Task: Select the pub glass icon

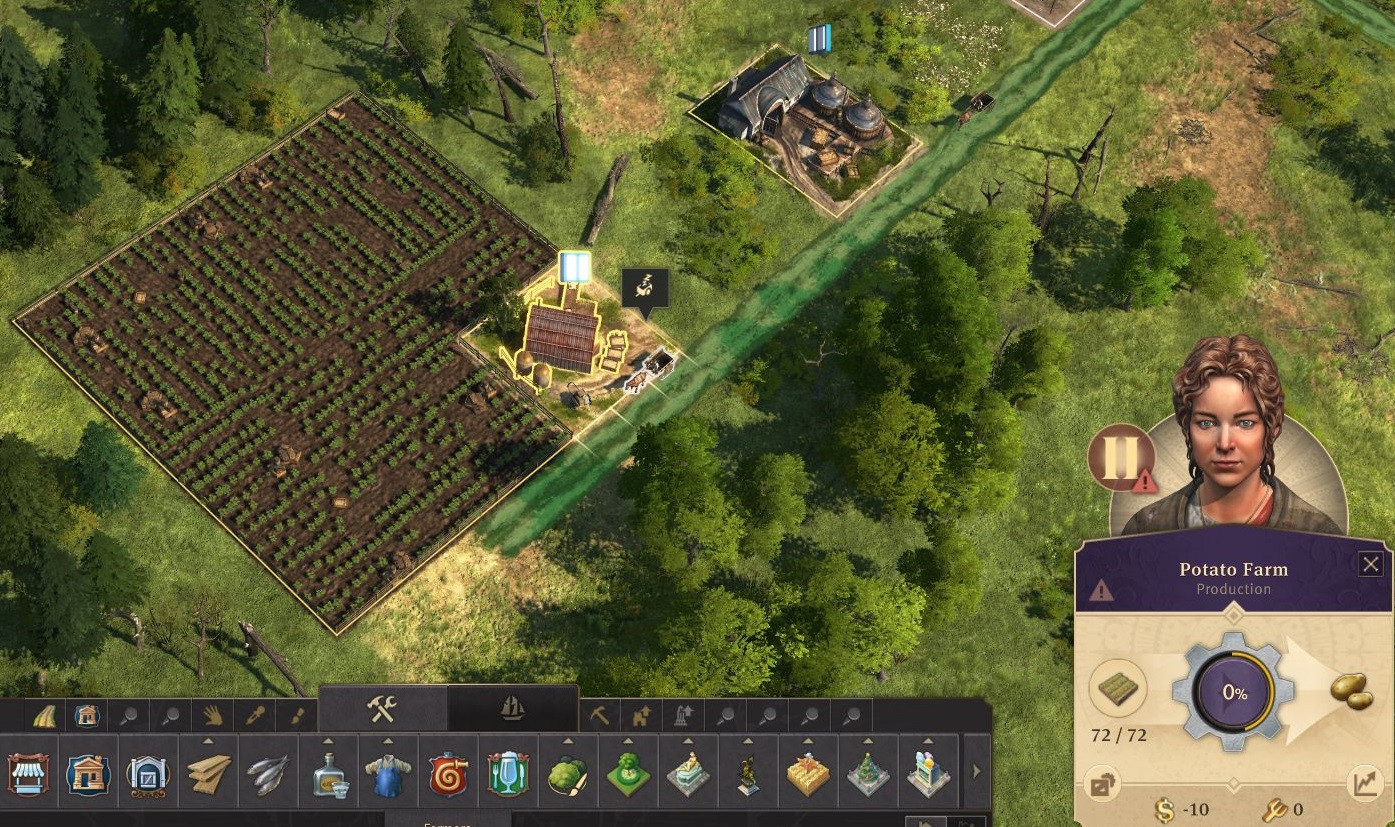Action: tap(508, 775)
